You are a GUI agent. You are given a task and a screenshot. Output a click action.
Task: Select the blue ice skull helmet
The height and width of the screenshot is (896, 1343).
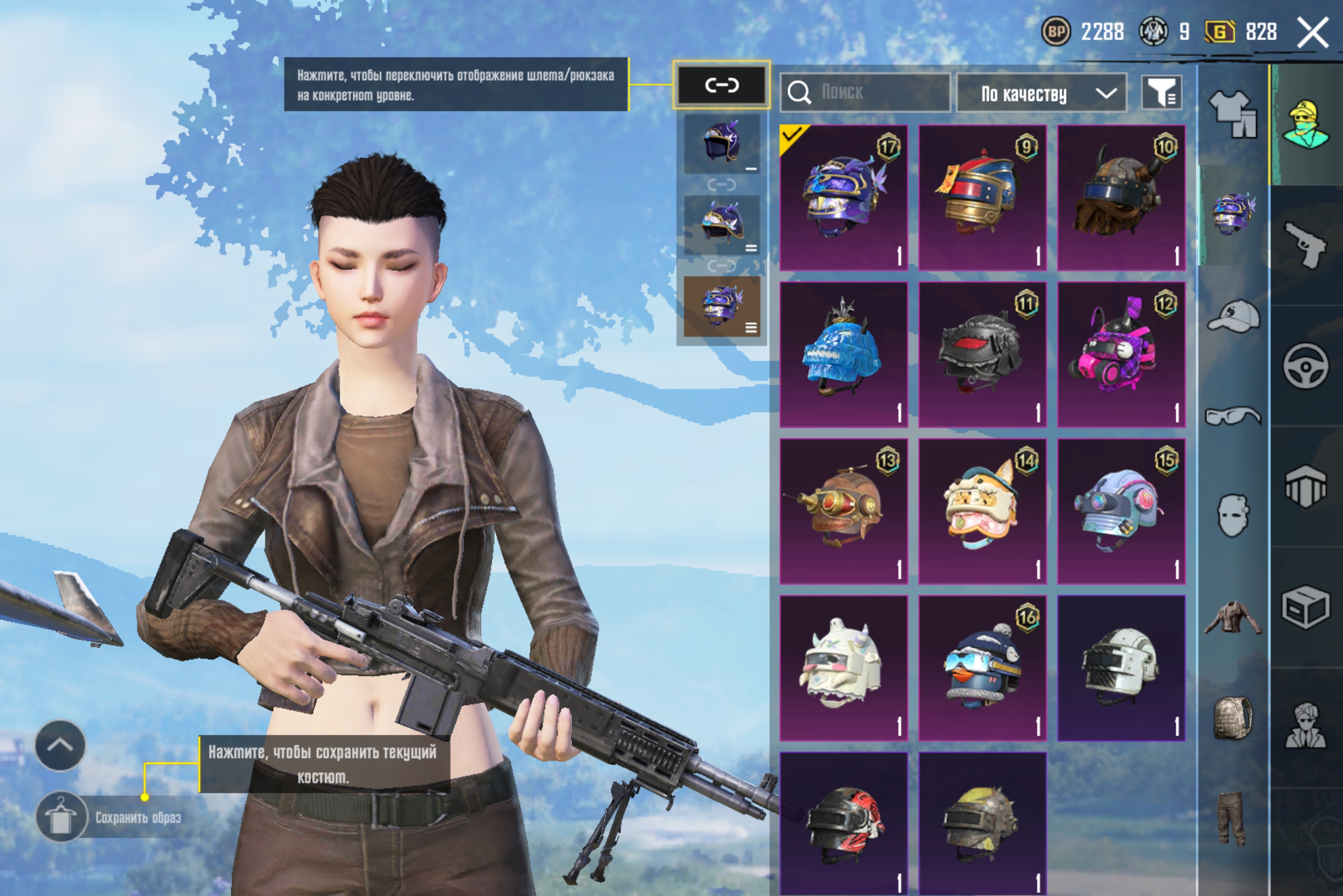click(x=843, y=354)
